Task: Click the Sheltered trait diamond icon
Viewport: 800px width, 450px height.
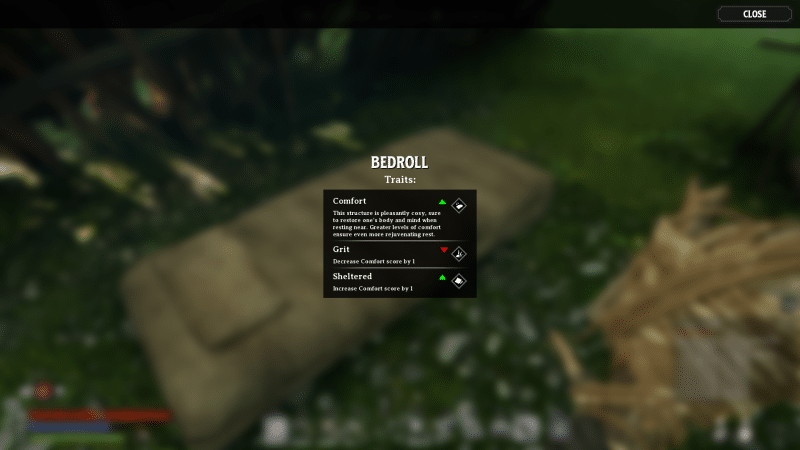Action: coord(459,281)
